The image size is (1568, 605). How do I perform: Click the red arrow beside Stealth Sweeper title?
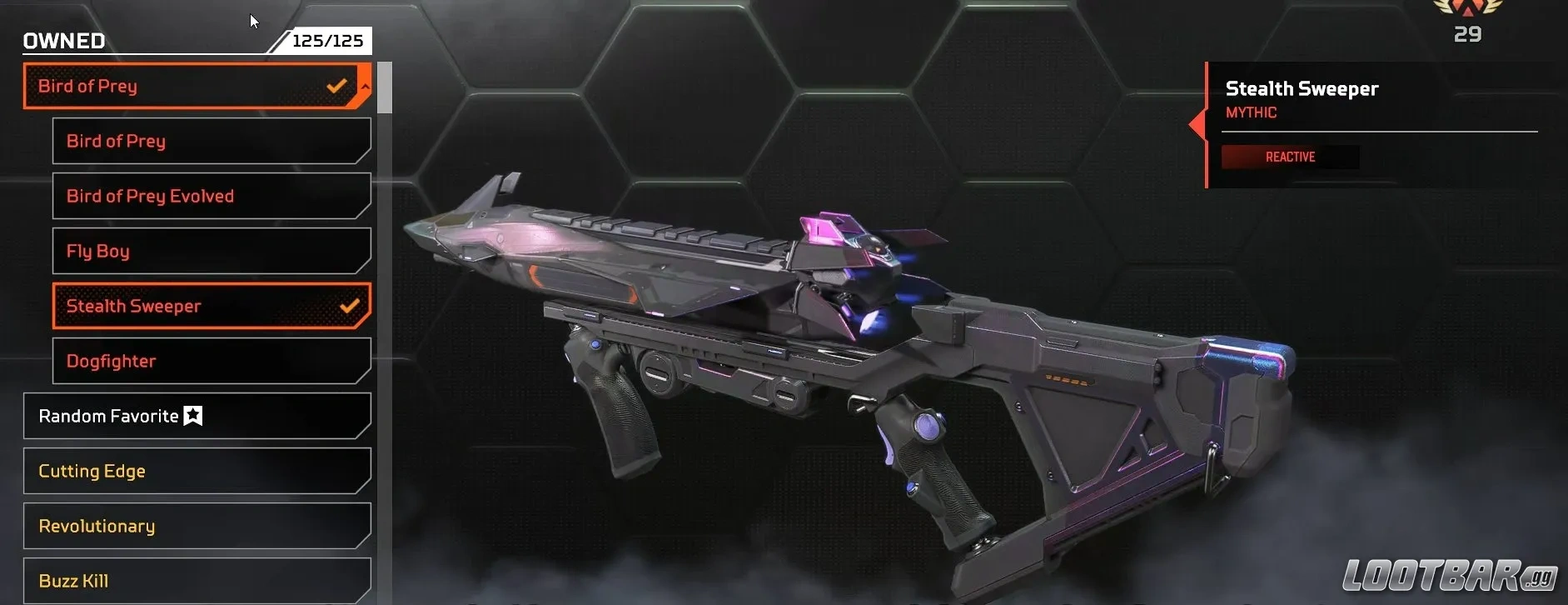pos(1197,123)
